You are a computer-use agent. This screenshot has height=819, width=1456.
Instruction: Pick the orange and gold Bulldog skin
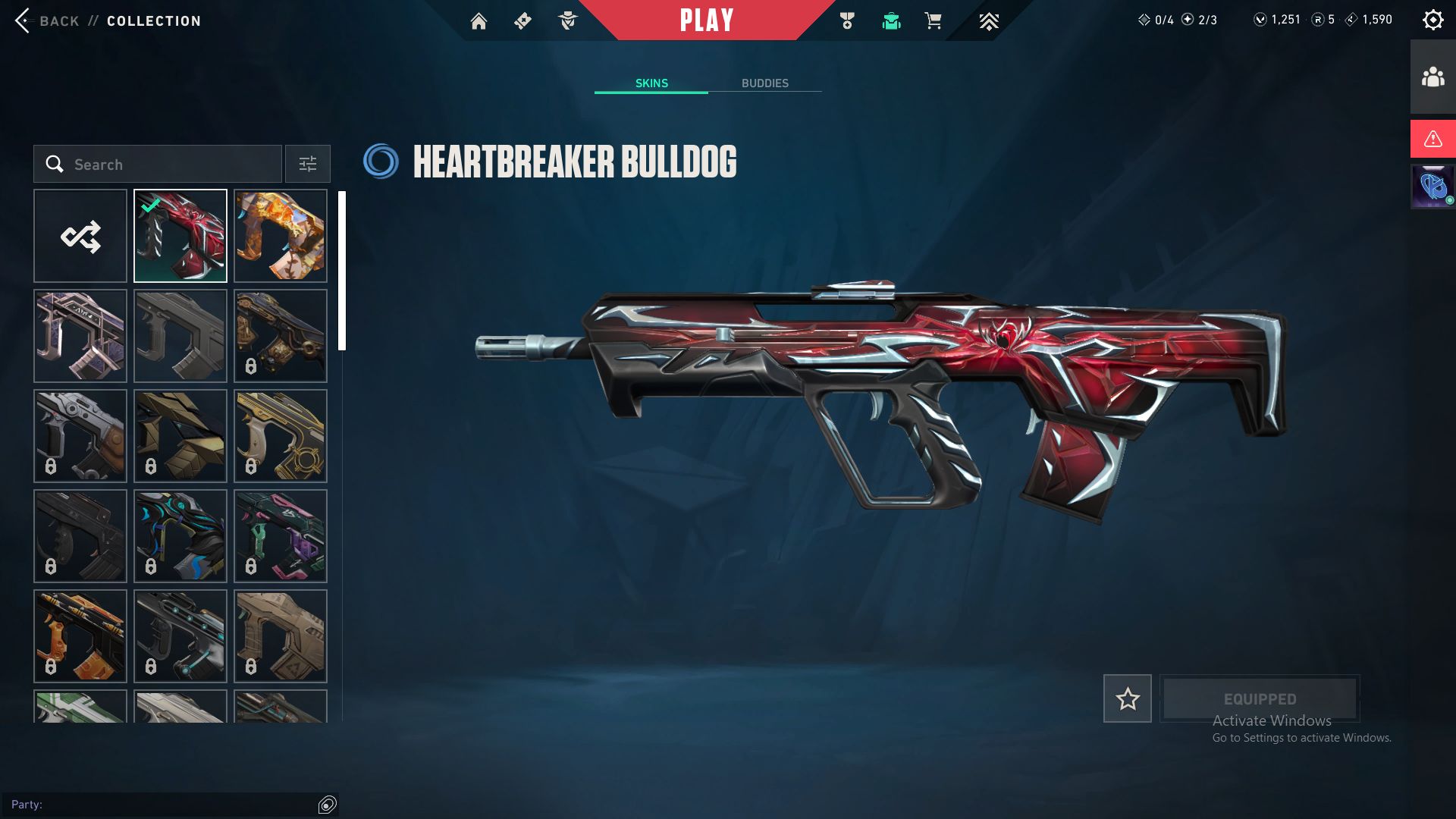(x=281, y=236)
